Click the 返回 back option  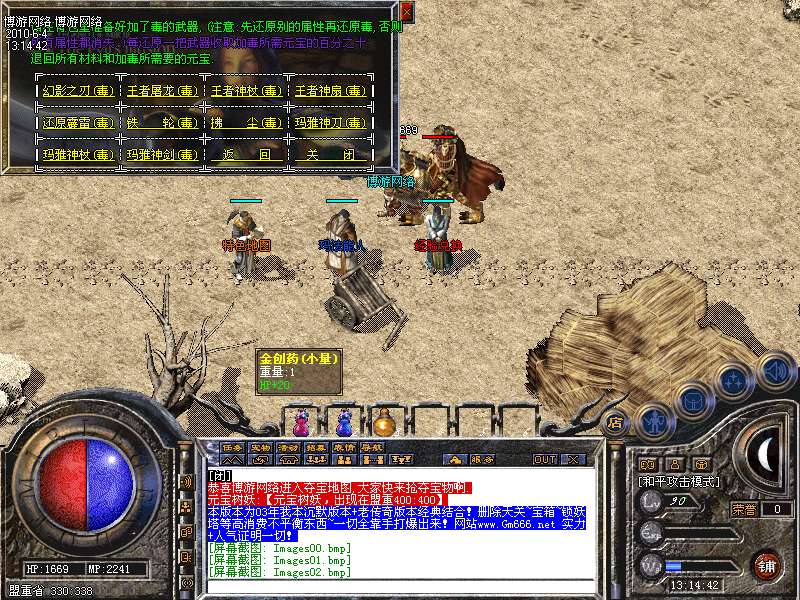(x=243, y=155)
